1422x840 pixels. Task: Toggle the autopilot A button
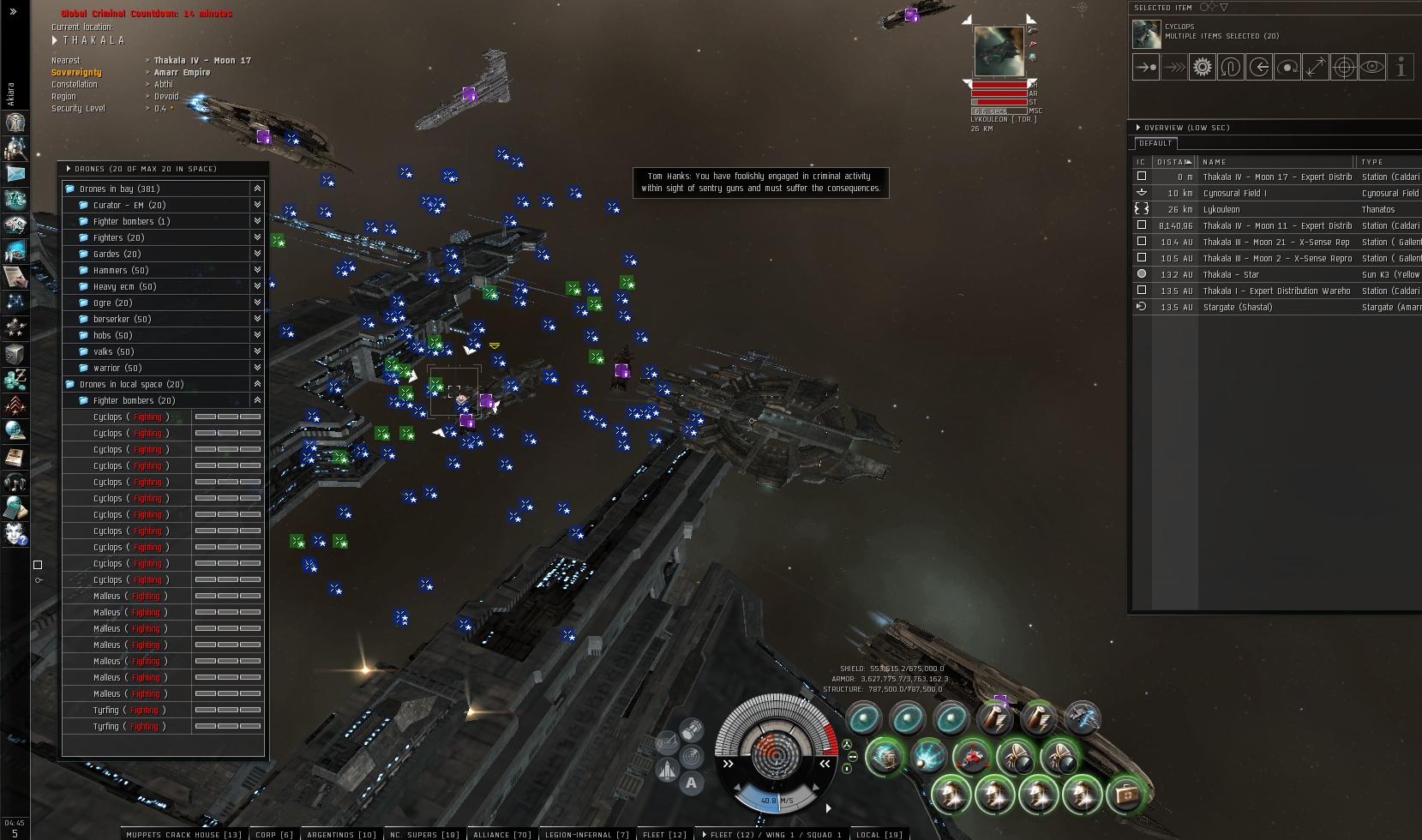[x=691, y=783]
